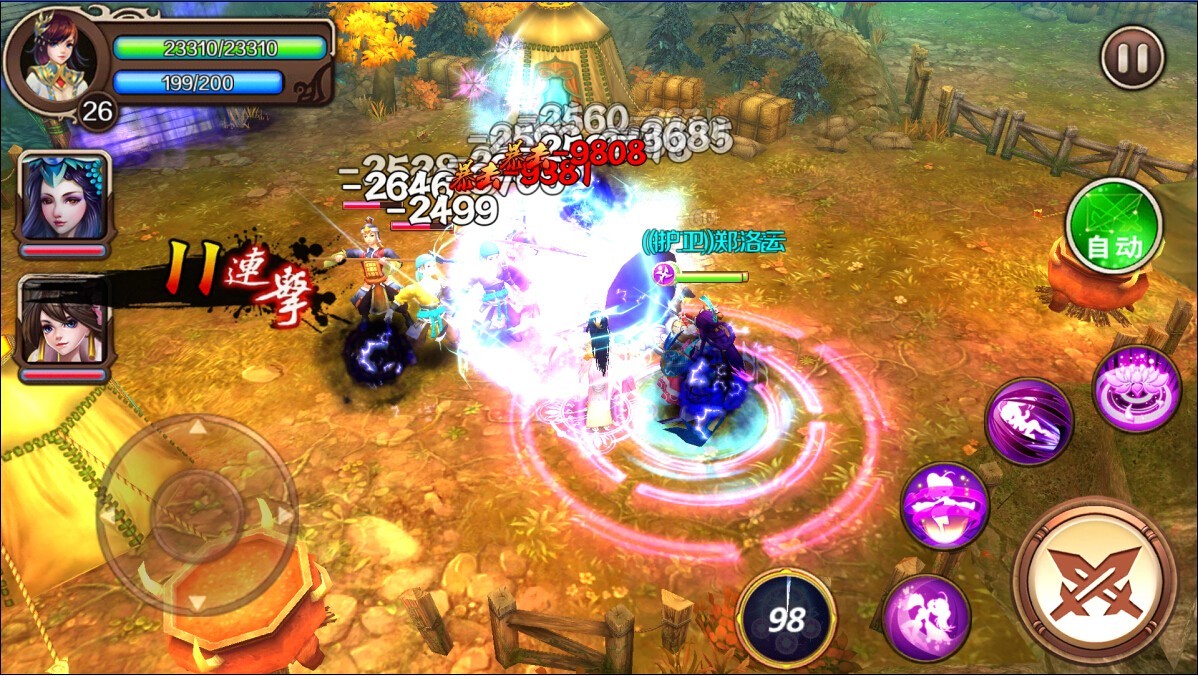The width and height of the screenshot is (1198, 676).
Task: Open the main hero portrait
Action: [x=56, y=59]
